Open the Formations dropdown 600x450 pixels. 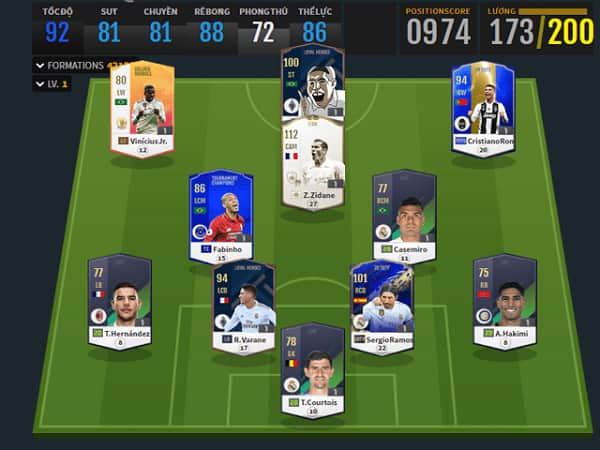click(70, 65)
